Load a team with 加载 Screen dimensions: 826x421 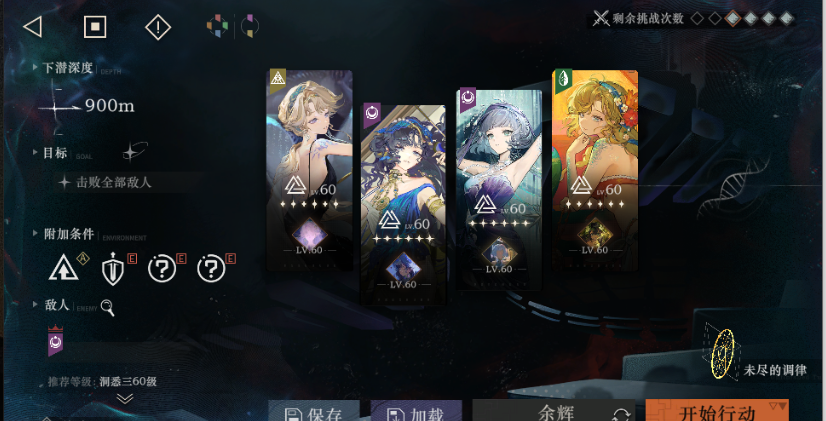tap(416, 411)
